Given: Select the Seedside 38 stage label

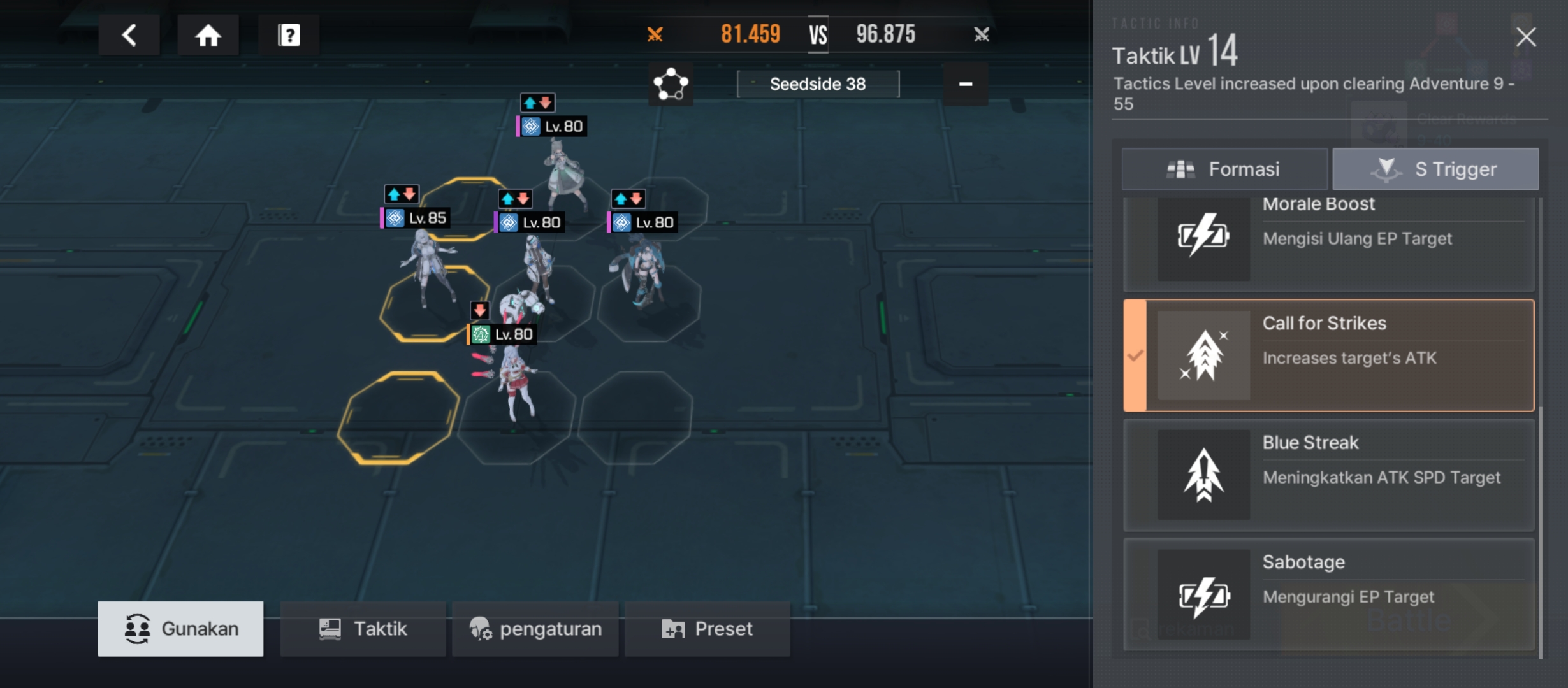Looking at the screenshot, I should click(x=818, y=84).
